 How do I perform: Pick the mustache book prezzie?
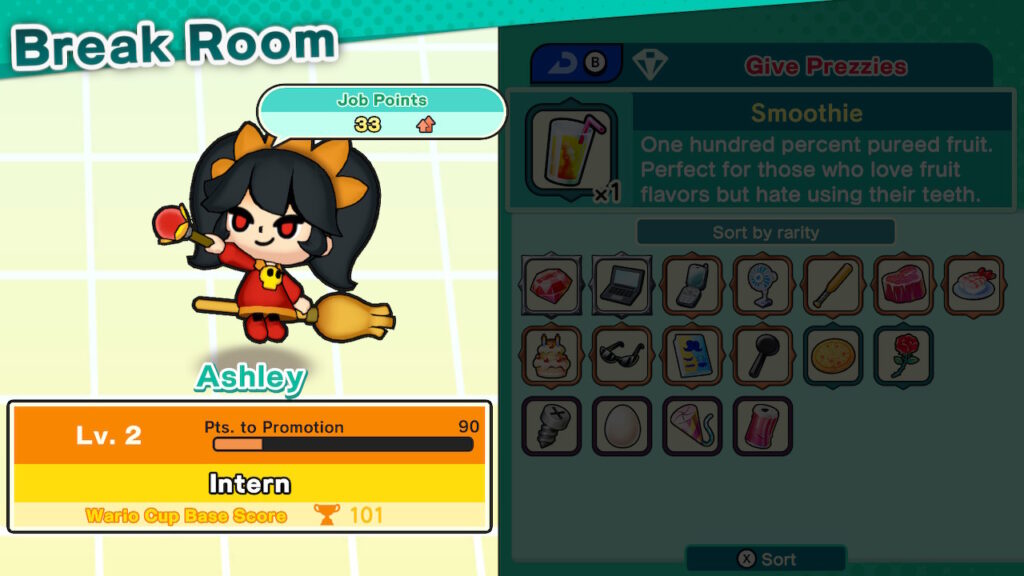(692, 356)
